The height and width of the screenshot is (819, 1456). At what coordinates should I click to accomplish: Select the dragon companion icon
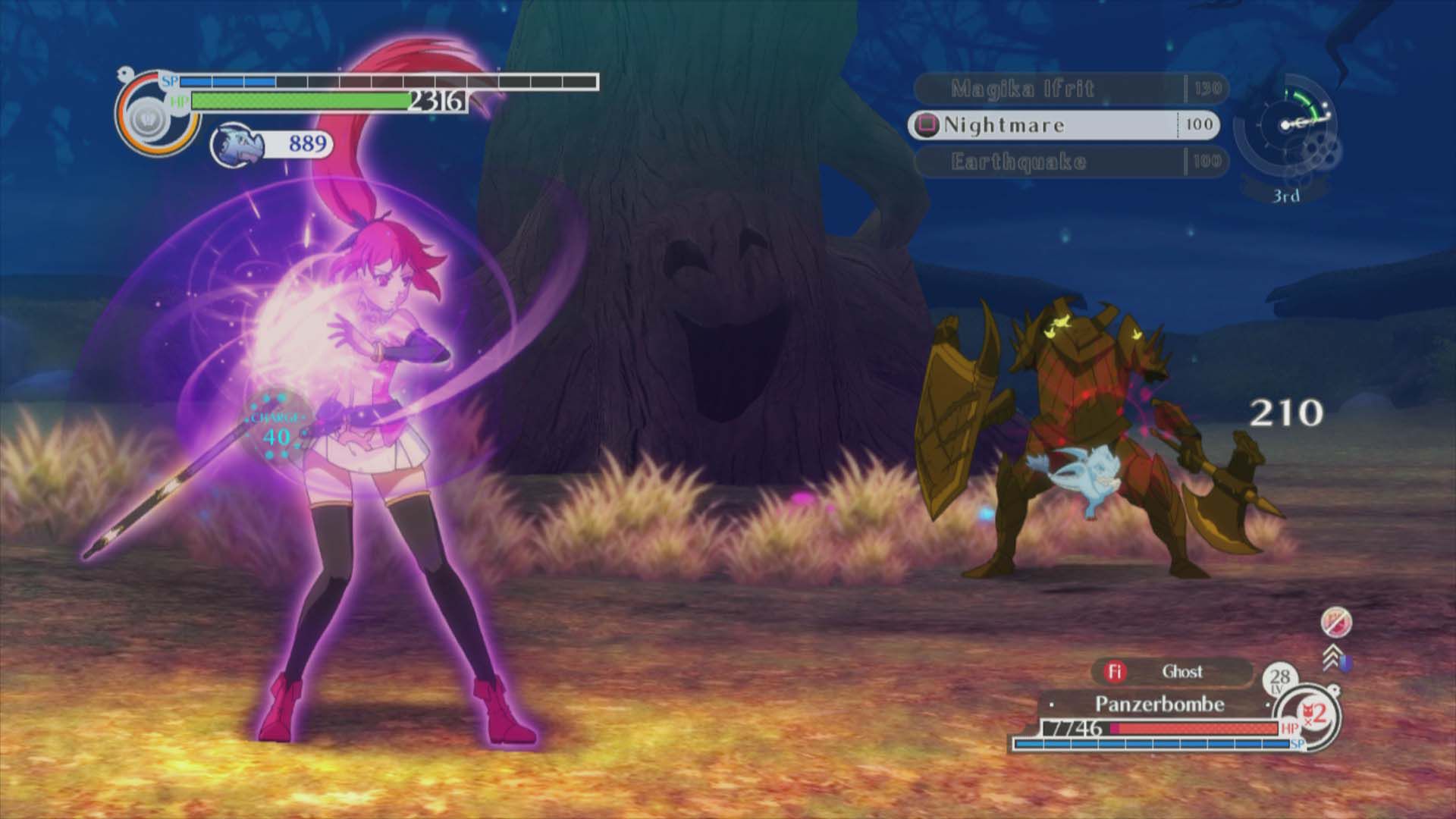[236, 143]
